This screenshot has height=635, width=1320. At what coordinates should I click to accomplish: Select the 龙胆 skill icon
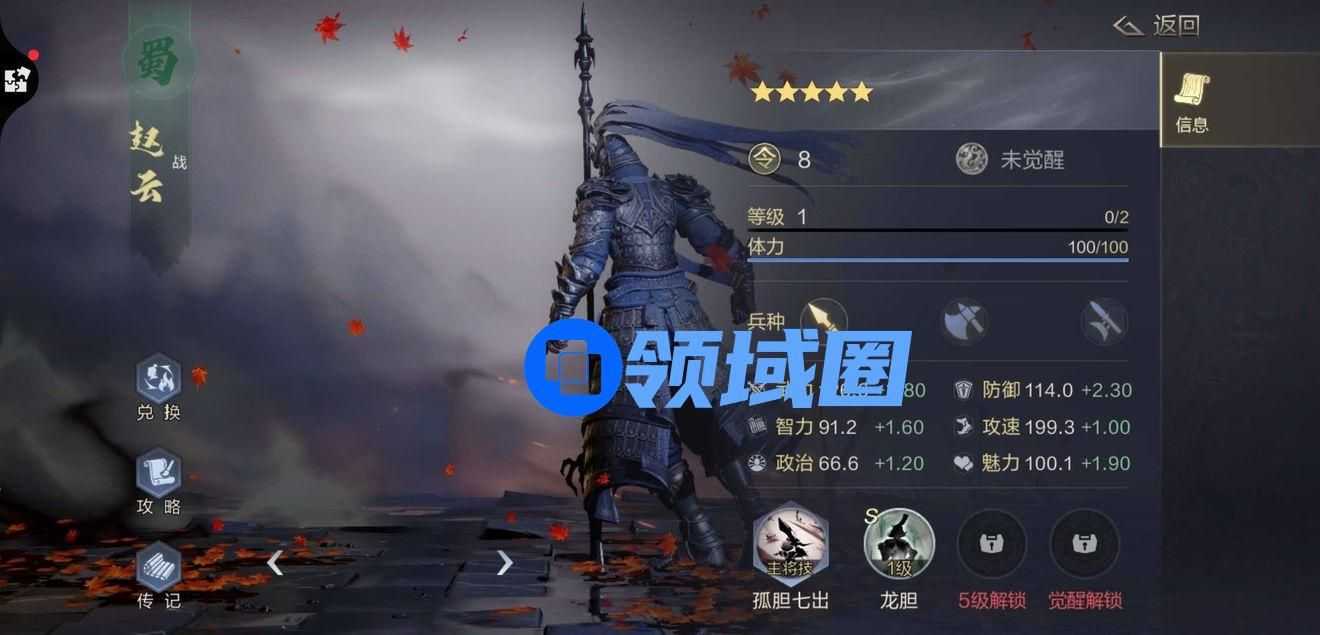898,545
